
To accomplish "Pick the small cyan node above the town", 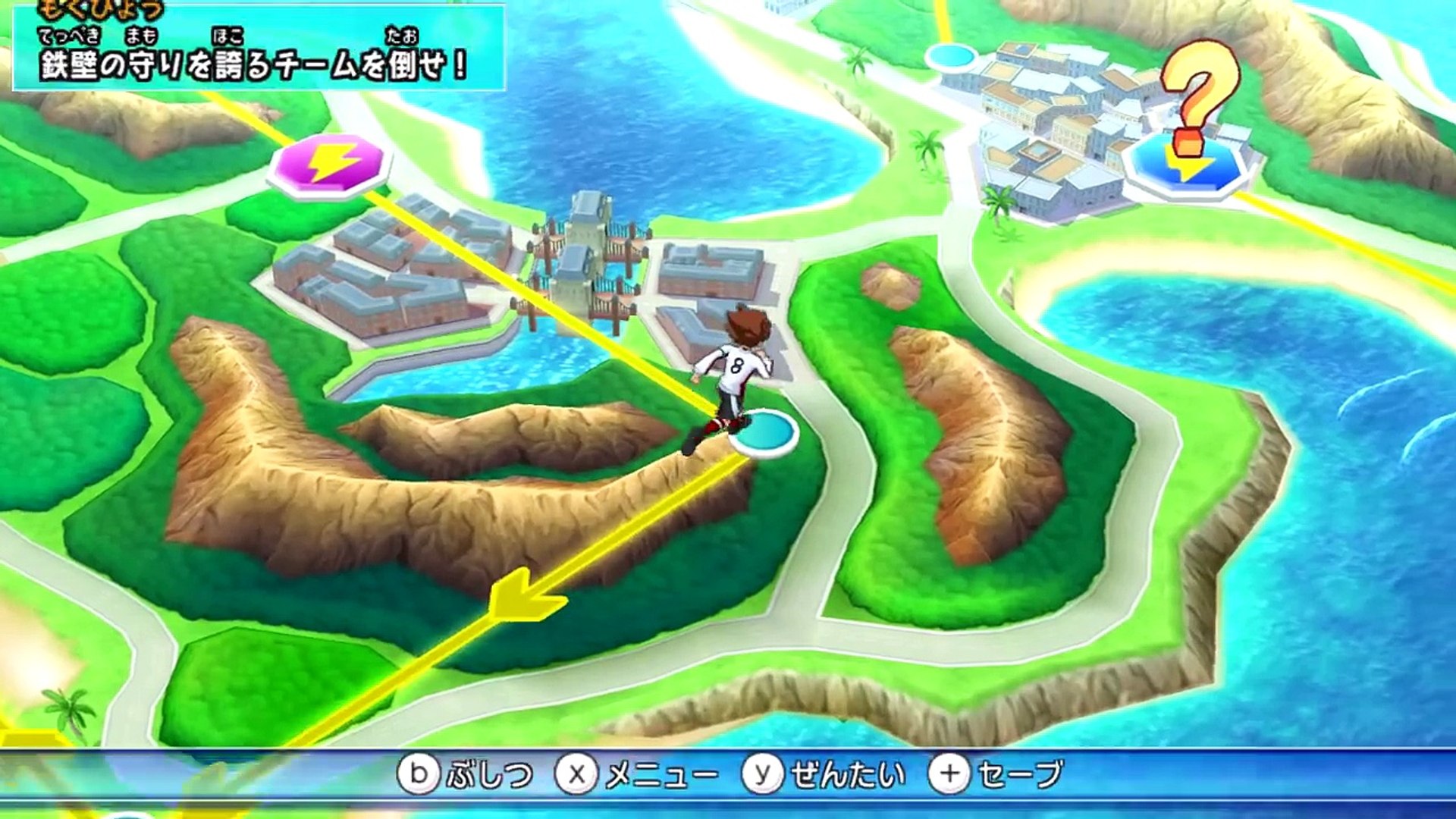I will [951, 56].
